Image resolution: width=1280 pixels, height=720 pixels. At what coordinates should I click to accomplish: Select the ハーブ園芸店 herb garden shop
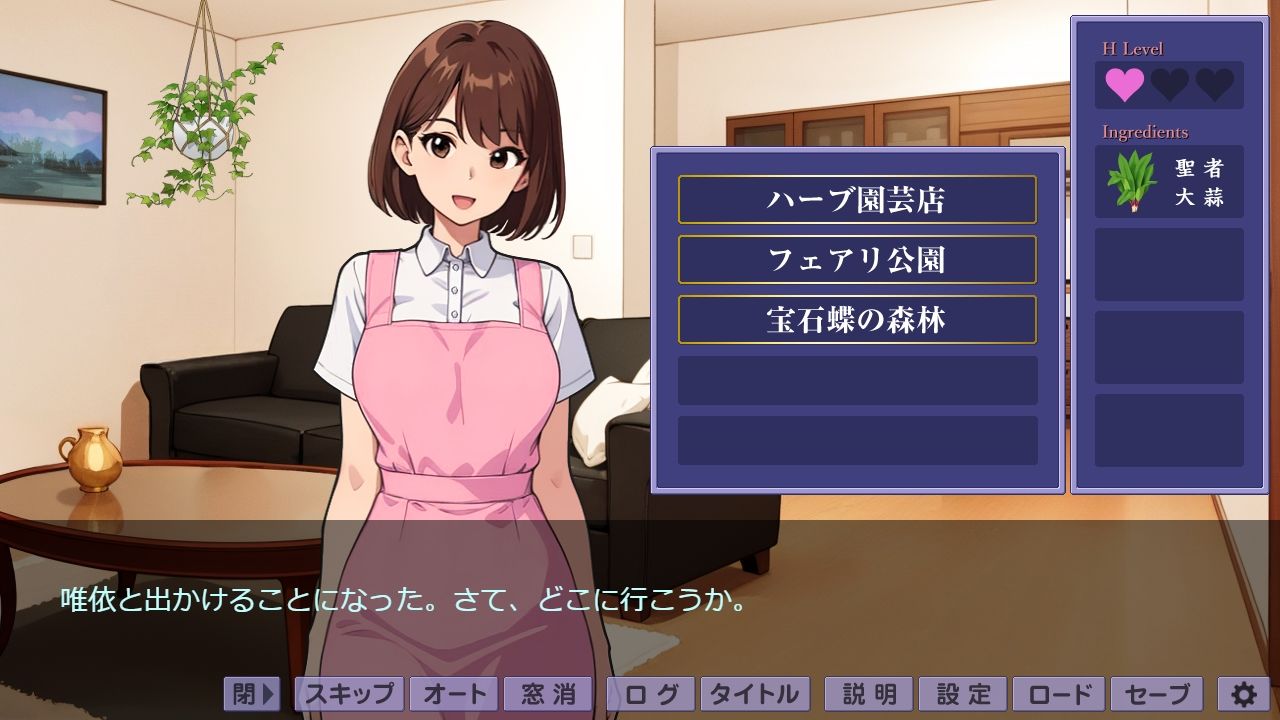click(857, 200)
